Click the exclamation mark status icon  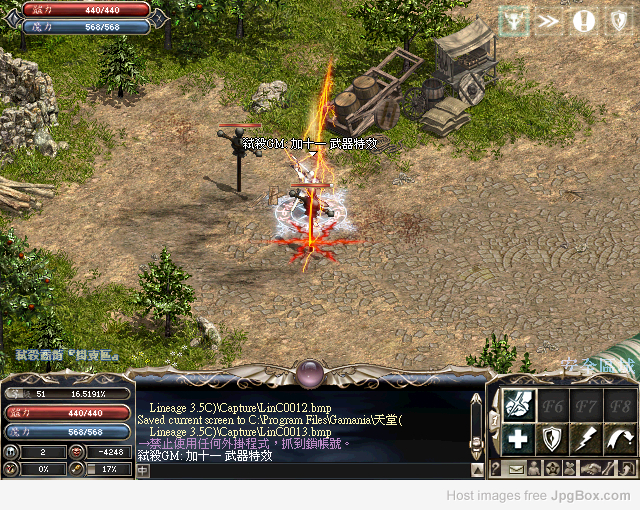coord(584,21)
